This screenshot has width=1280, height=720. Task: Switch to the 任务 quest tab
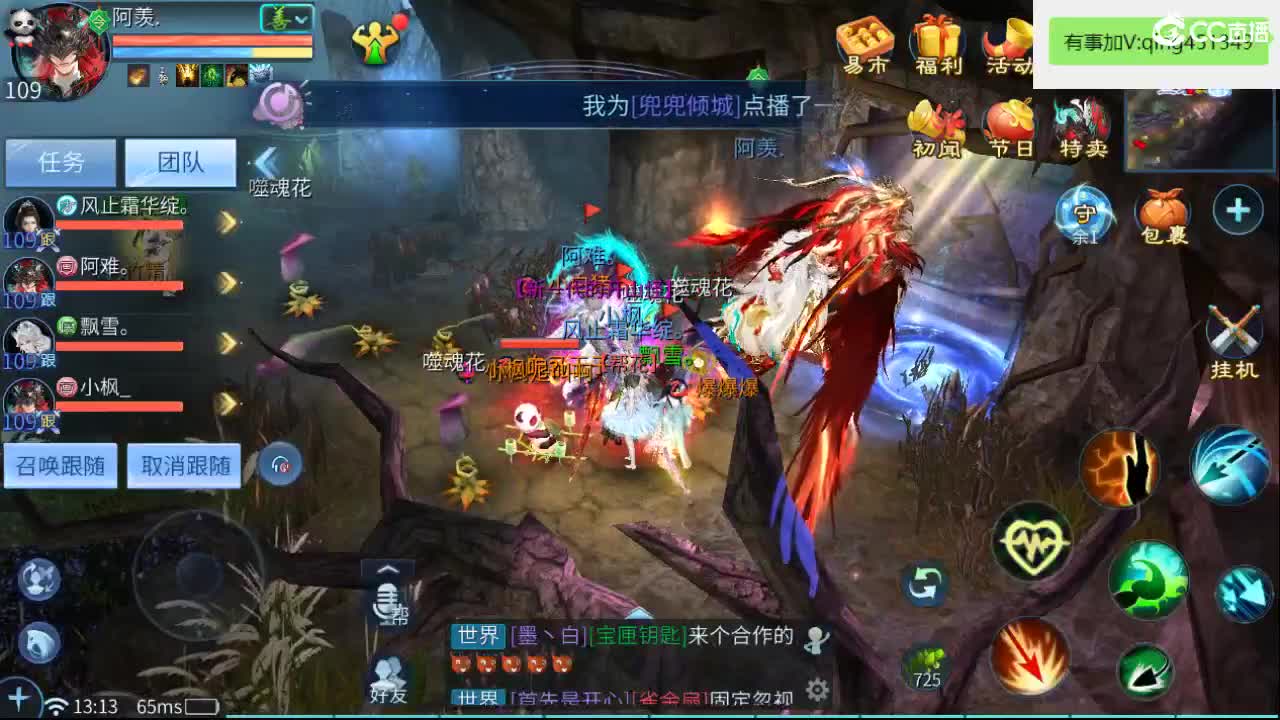[x=60, y=162]
